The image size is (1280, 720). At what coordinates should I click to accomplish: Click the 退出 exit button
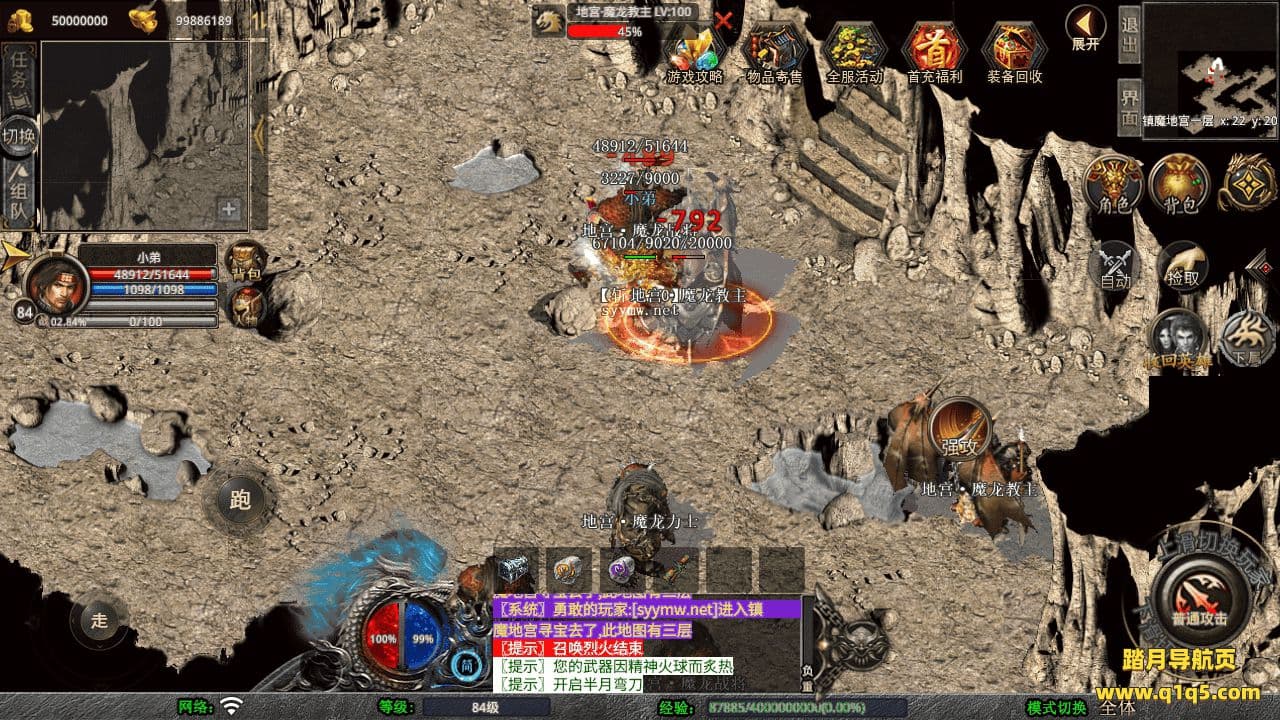(1130, 34)
